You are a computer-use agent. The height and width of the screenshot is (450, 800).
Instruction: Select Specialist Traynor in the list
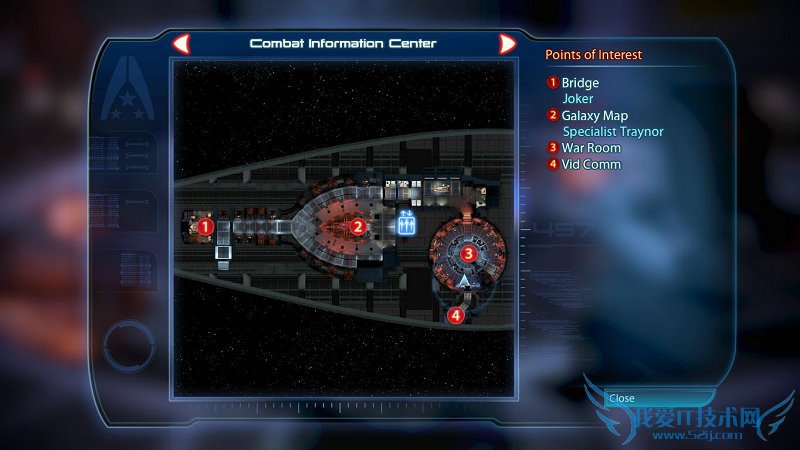[x=613, y=132]
